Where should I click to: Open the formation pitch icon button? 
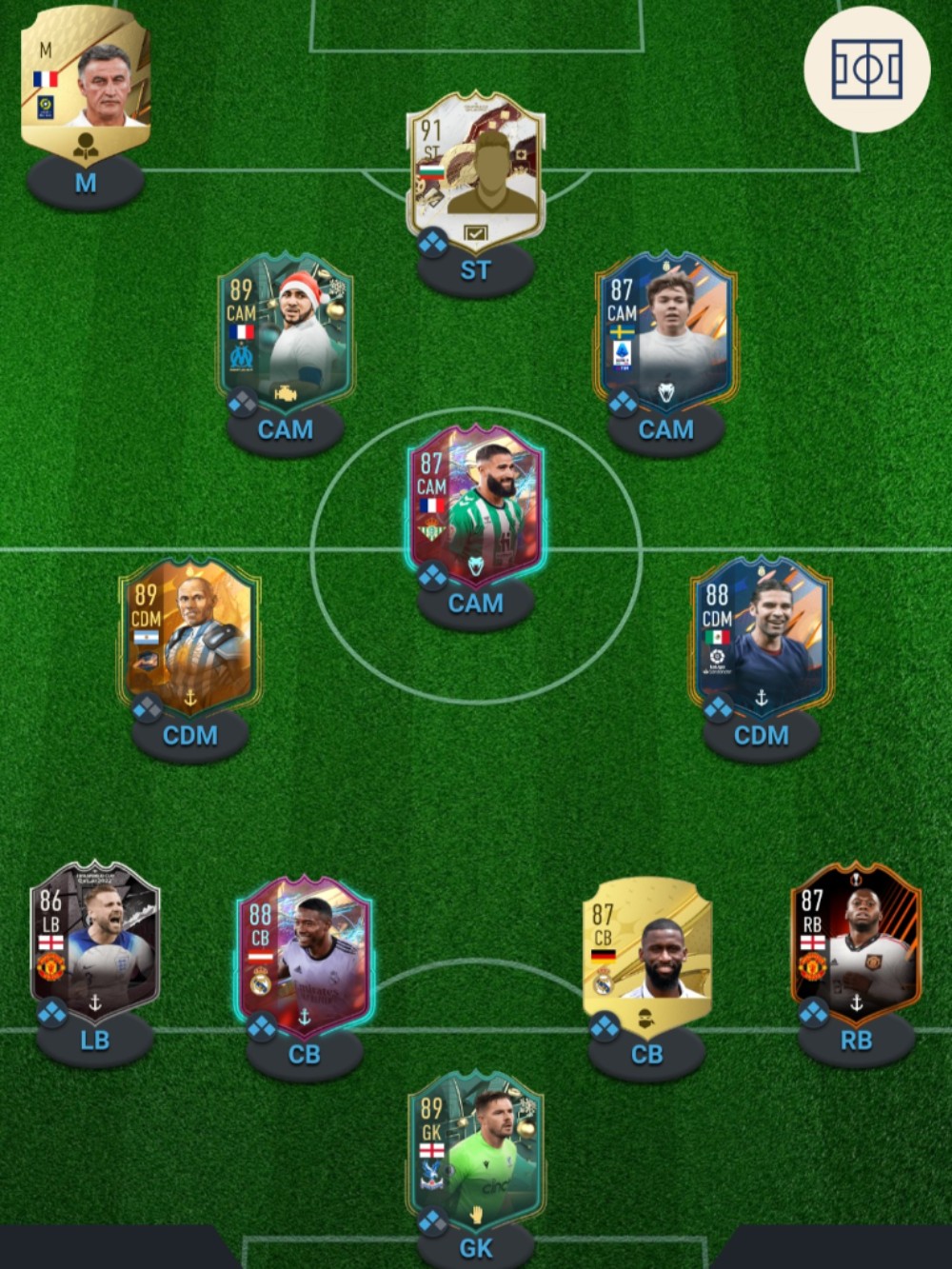point(866,69)
